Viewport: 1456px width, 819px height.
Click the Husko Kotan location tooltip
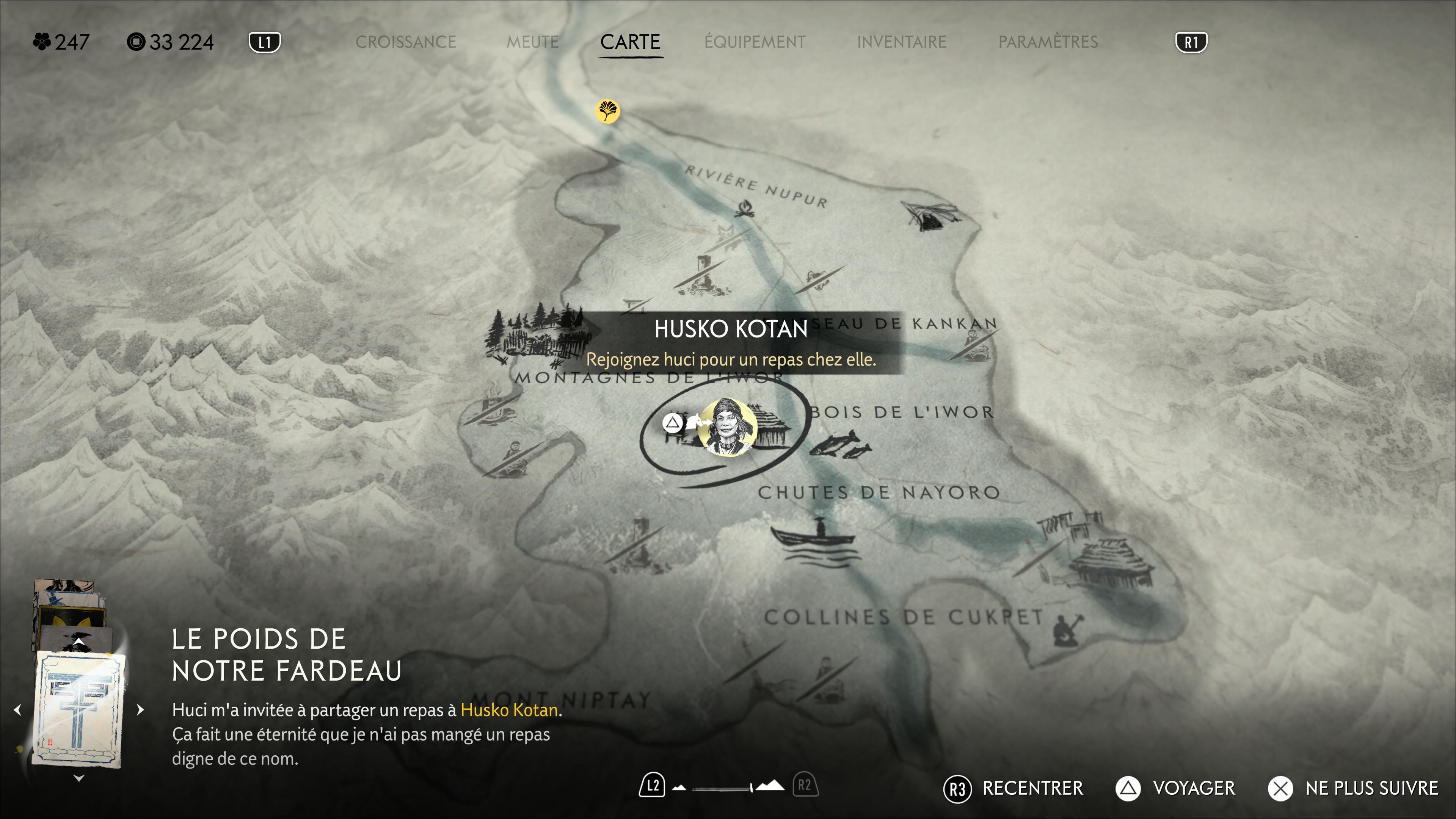[x=730, y=342]
